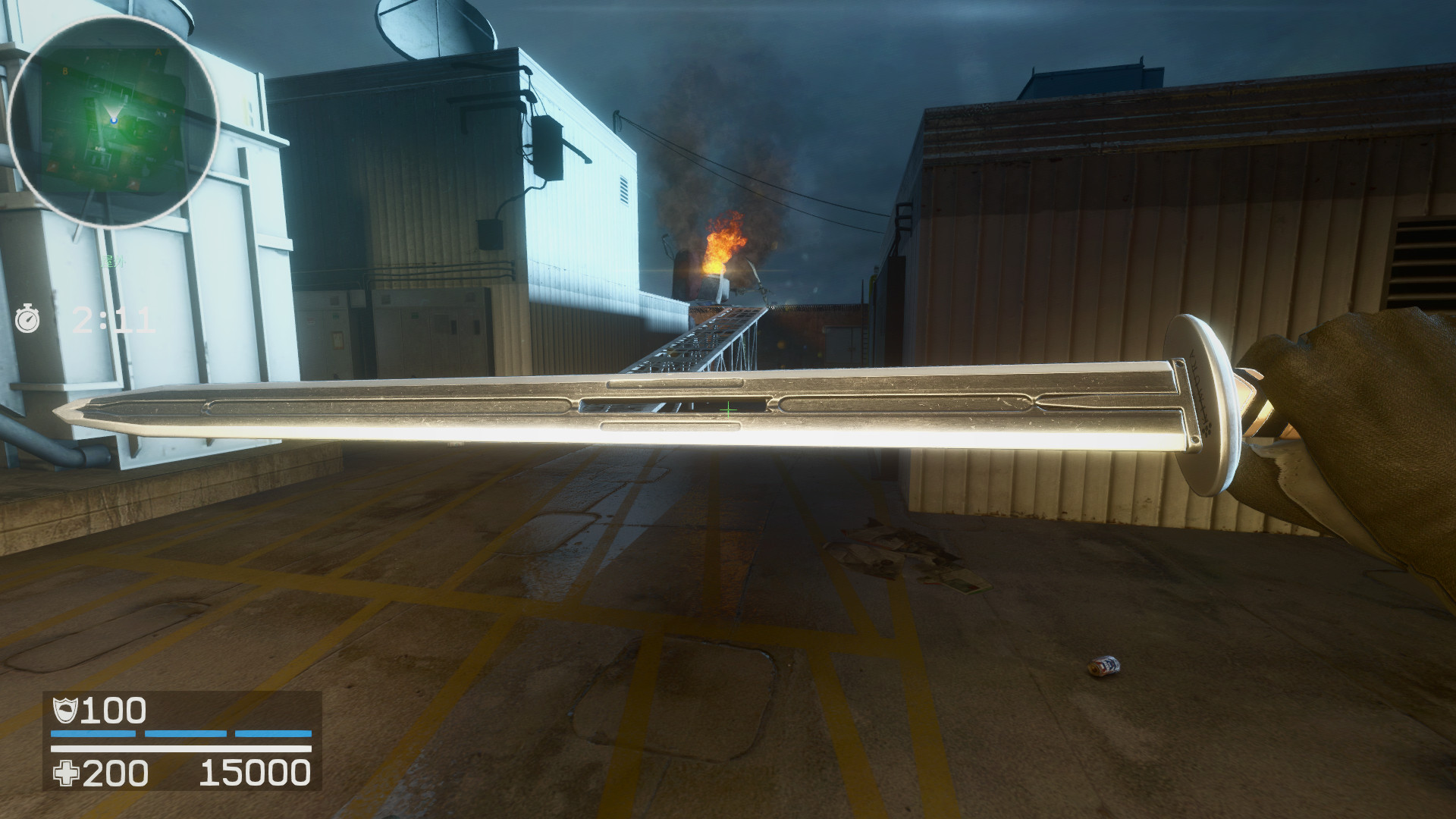This screenshot has width=1456, height=819.
Task: Click the green crosshair at screen center
Action: pos(728,409)
